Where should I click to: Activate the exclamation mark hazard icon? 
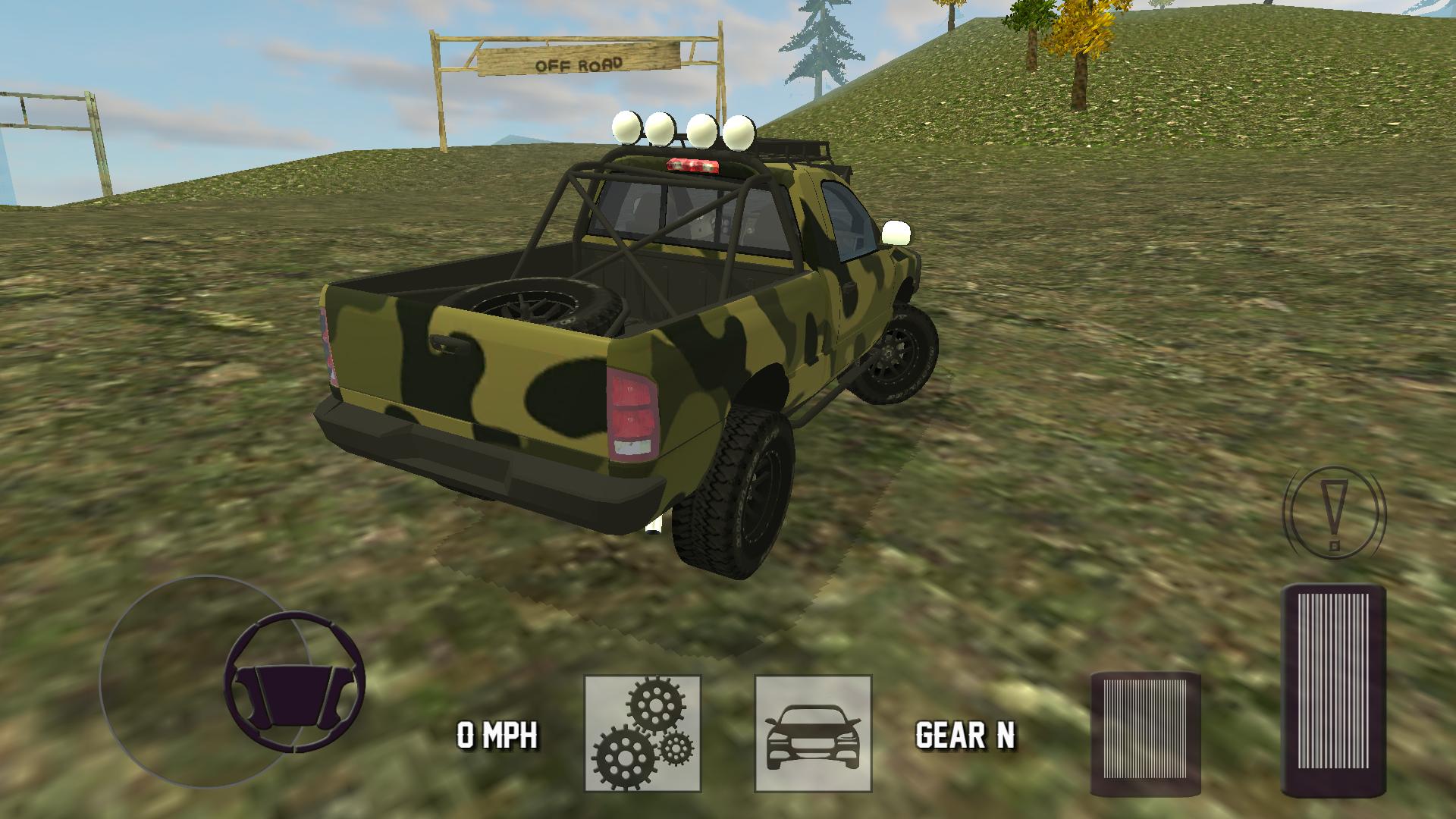pos(1334,514)
